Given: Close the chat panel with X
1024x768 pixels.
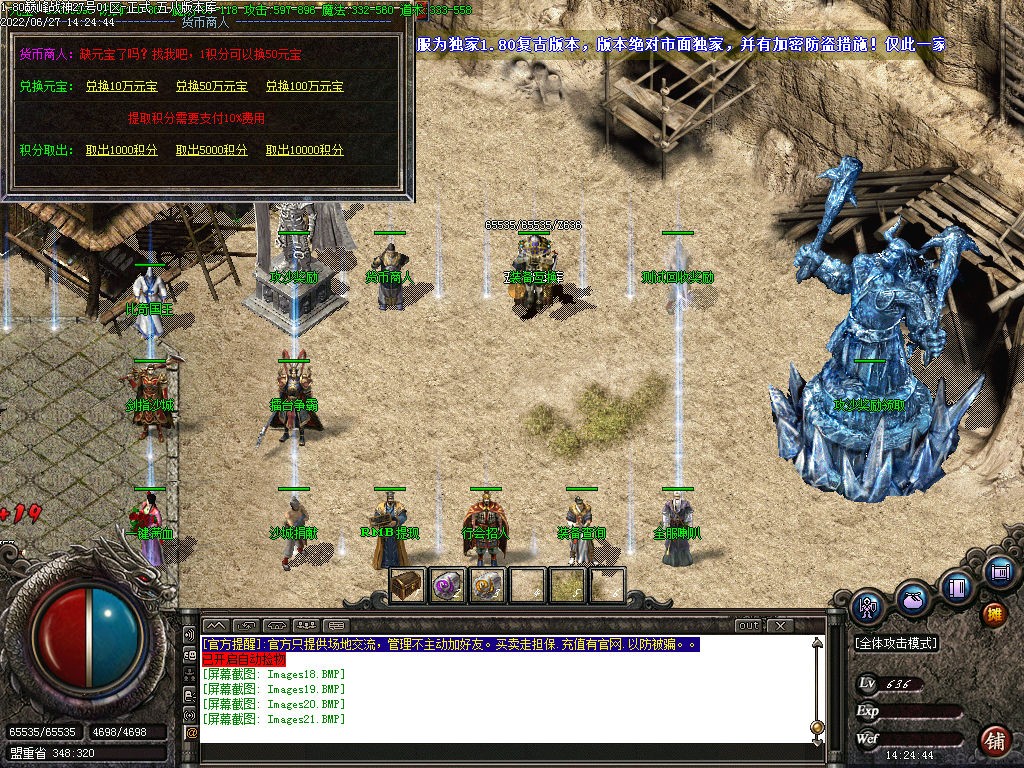Looking at the screenshot, I should click(x=779, y=626).
